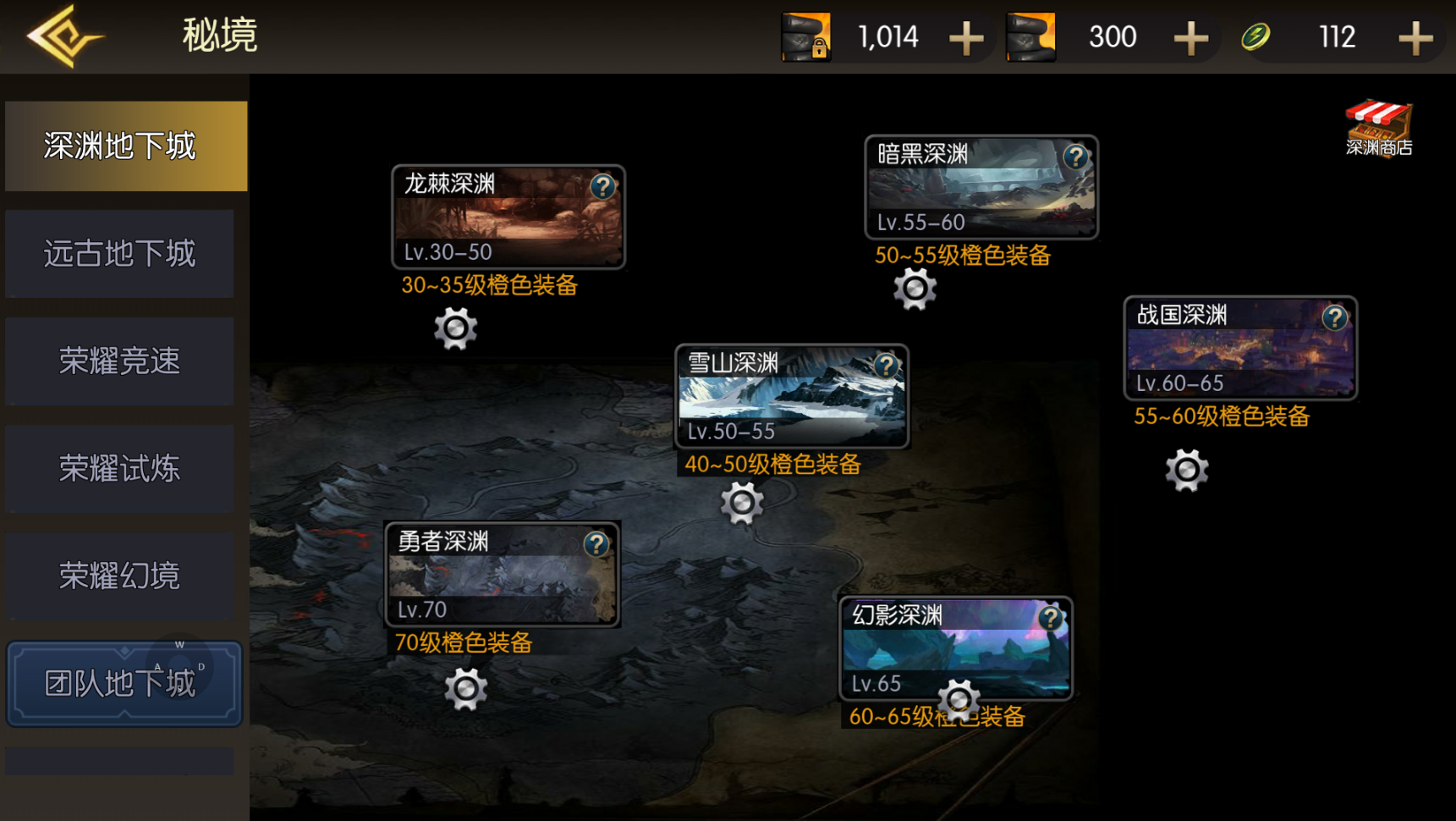Screen dimensions: 1456x821
Task: Open 团队地下城 section
Action: coord(124,683)
